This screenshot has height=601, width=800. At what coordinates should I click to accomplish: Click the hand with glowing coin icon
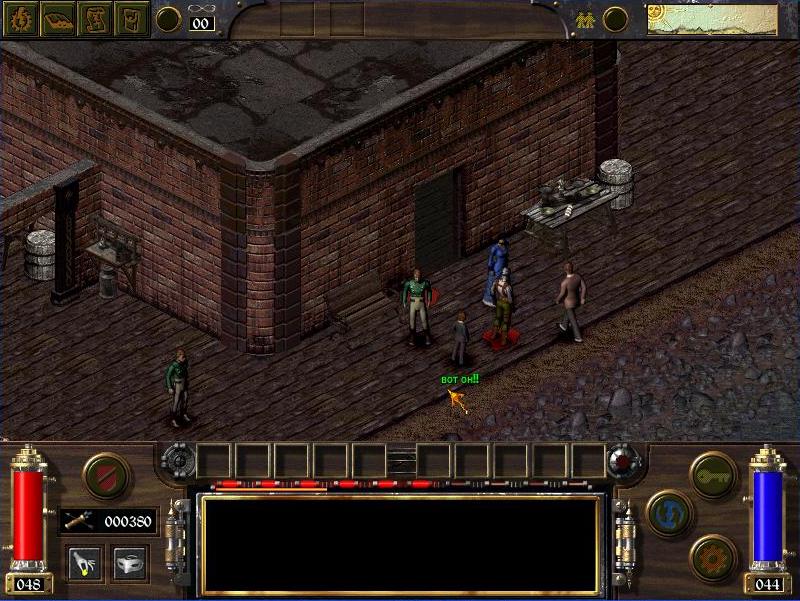83,562
